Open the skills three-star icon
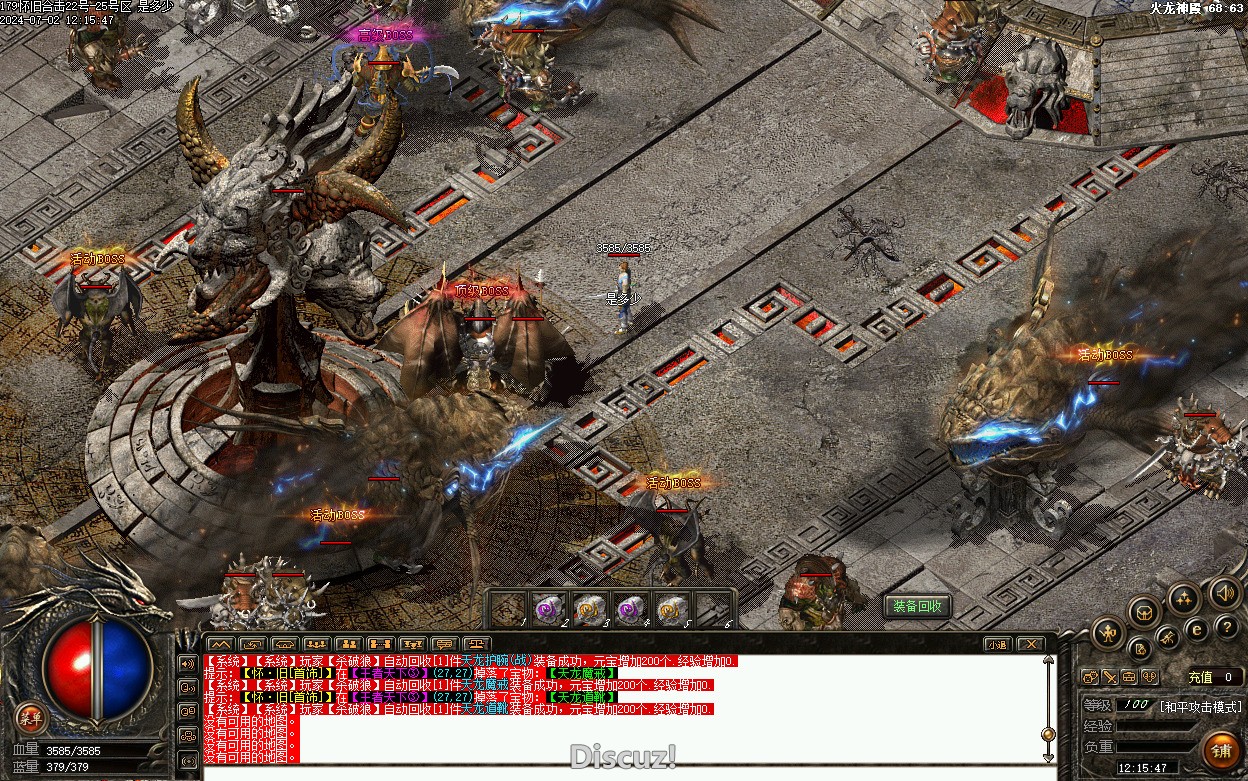 click(1184, 599)
